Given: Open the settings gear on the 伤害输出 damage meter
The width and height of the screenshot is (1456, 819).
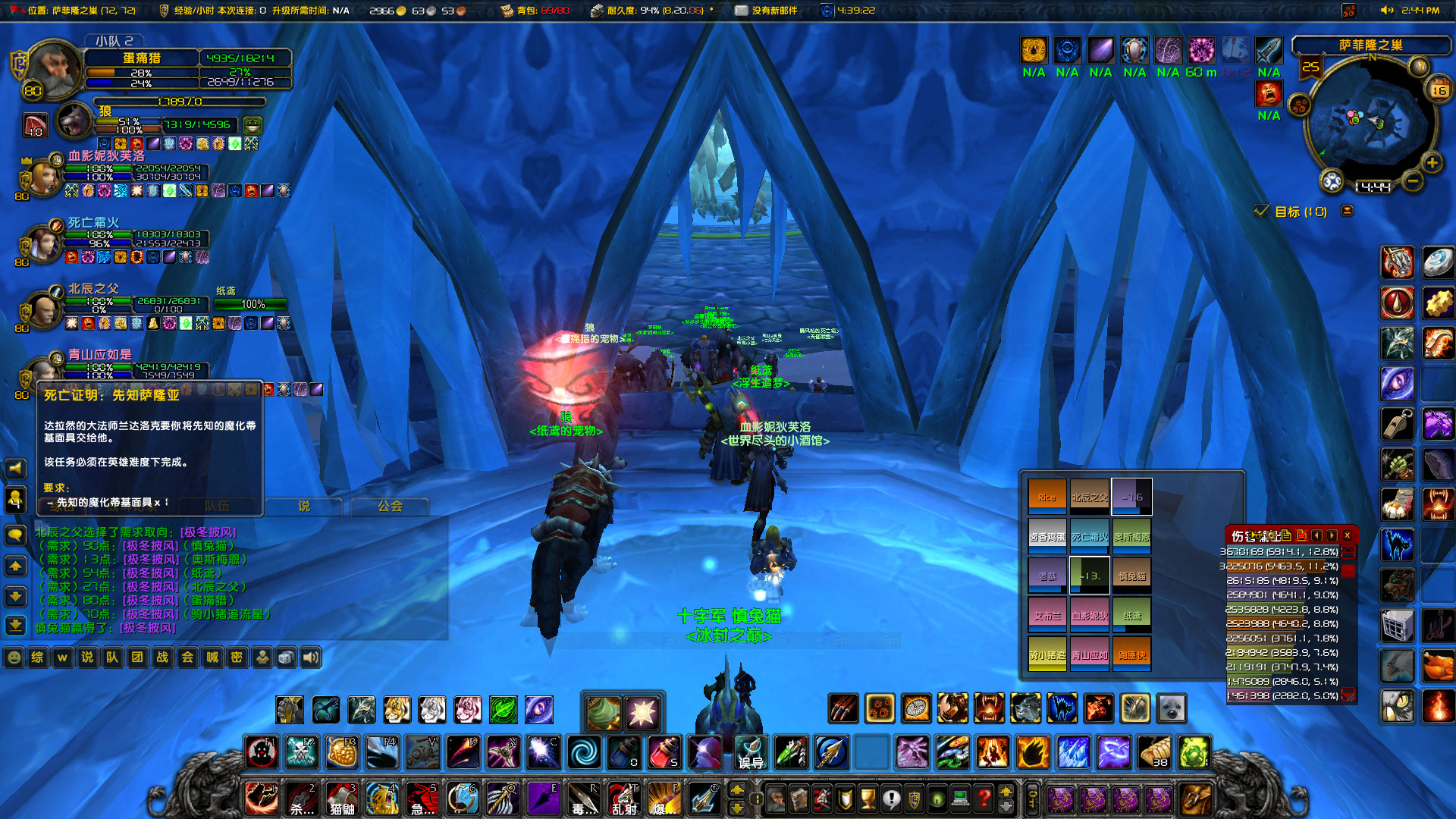Looking at the screenshot, I should 1271,535.
